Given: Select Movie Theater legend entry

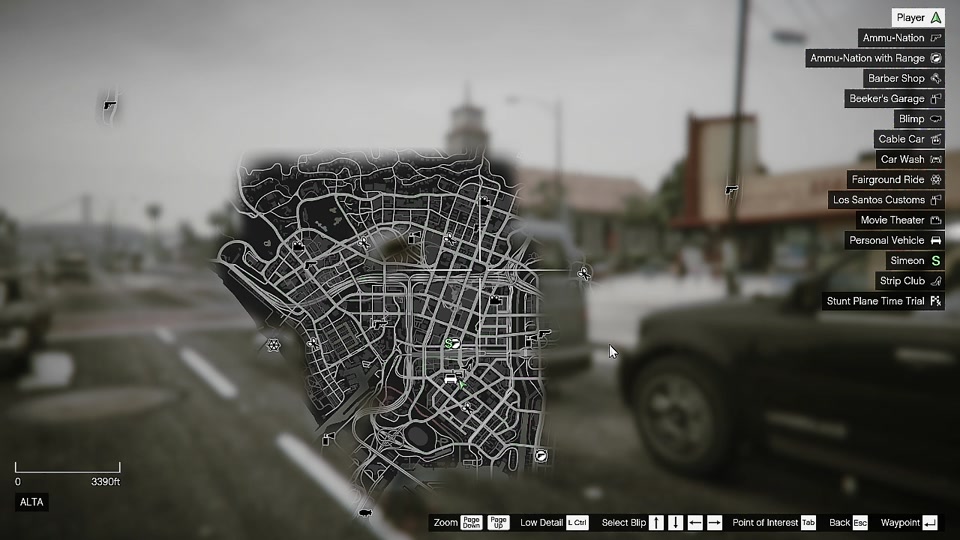Looking at the screenshot, I should 900,220.
